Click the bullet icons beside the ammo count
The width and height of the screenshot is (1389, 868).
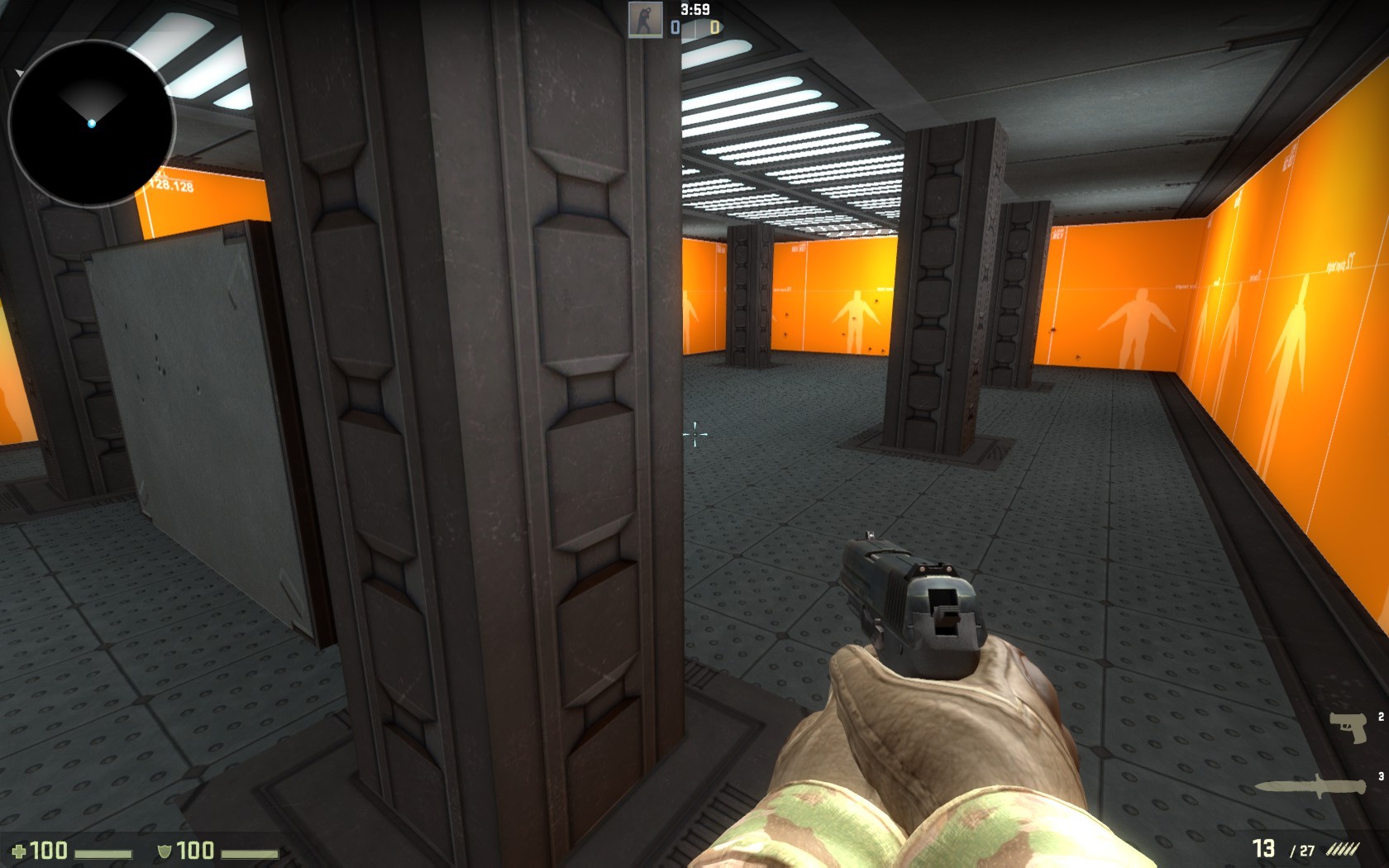coord(1343,848)
